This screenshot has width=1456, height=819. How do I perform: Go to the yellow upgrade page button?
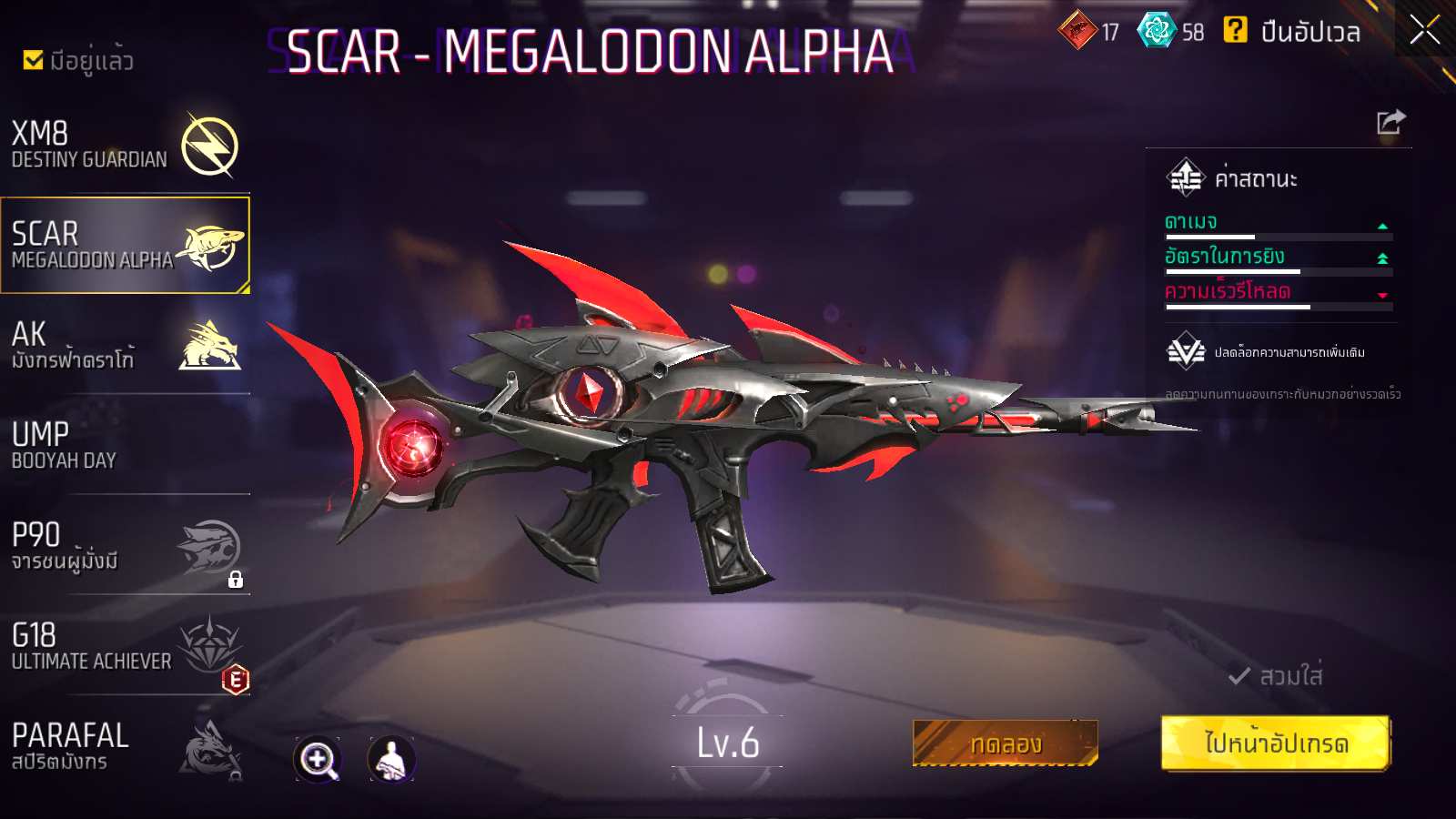coord(1275,743)
